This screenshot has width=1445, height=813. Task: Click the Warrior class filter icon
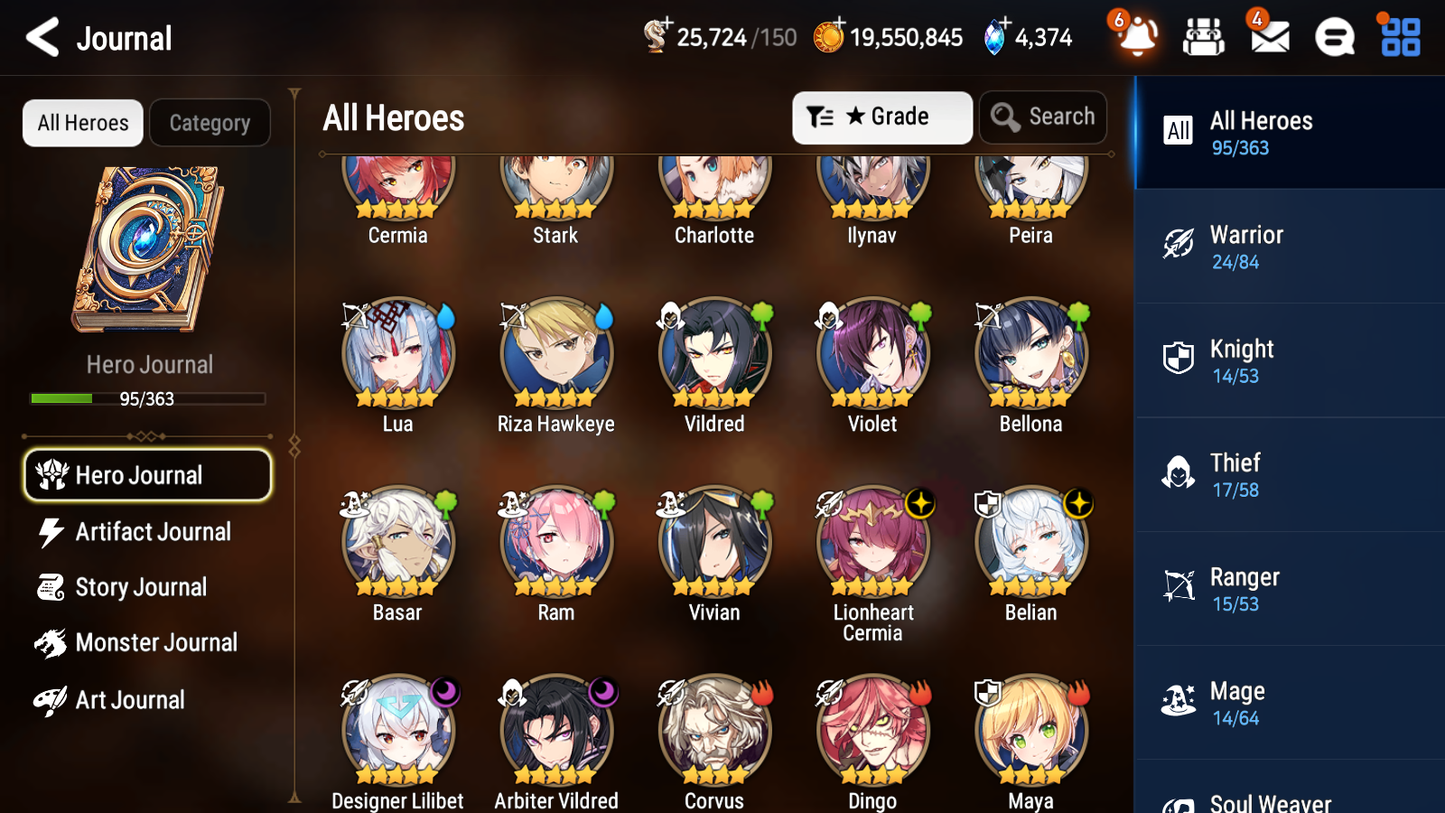coord(1178,246)
